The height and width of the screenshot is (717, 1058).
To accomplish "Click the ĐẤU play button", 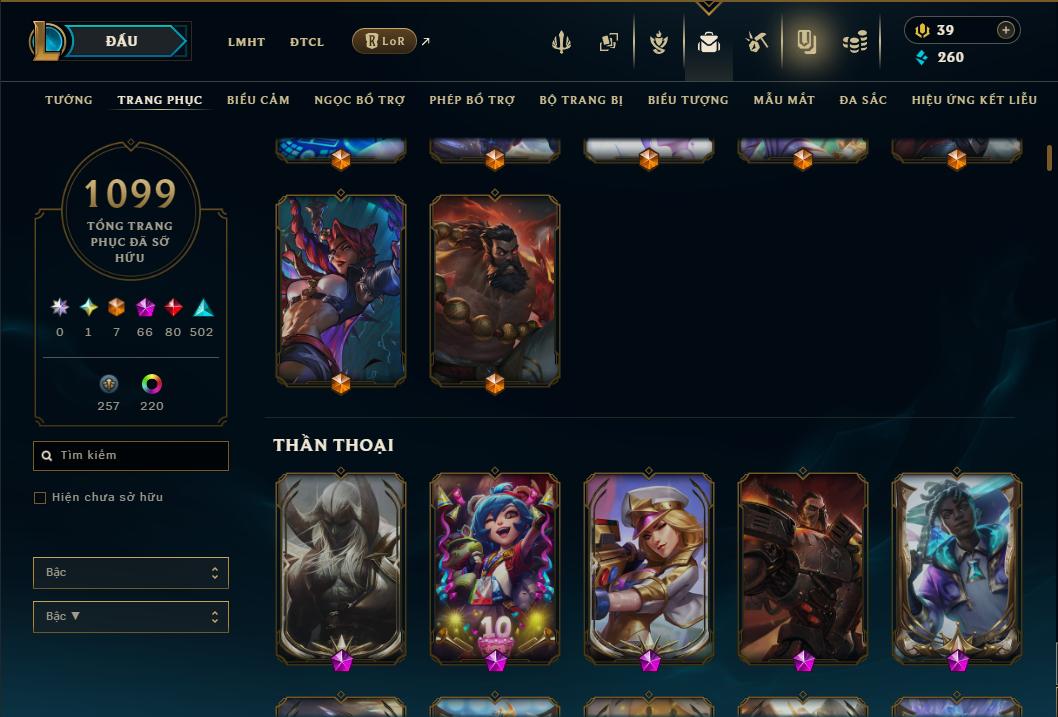I will click(x=122, y=41).
